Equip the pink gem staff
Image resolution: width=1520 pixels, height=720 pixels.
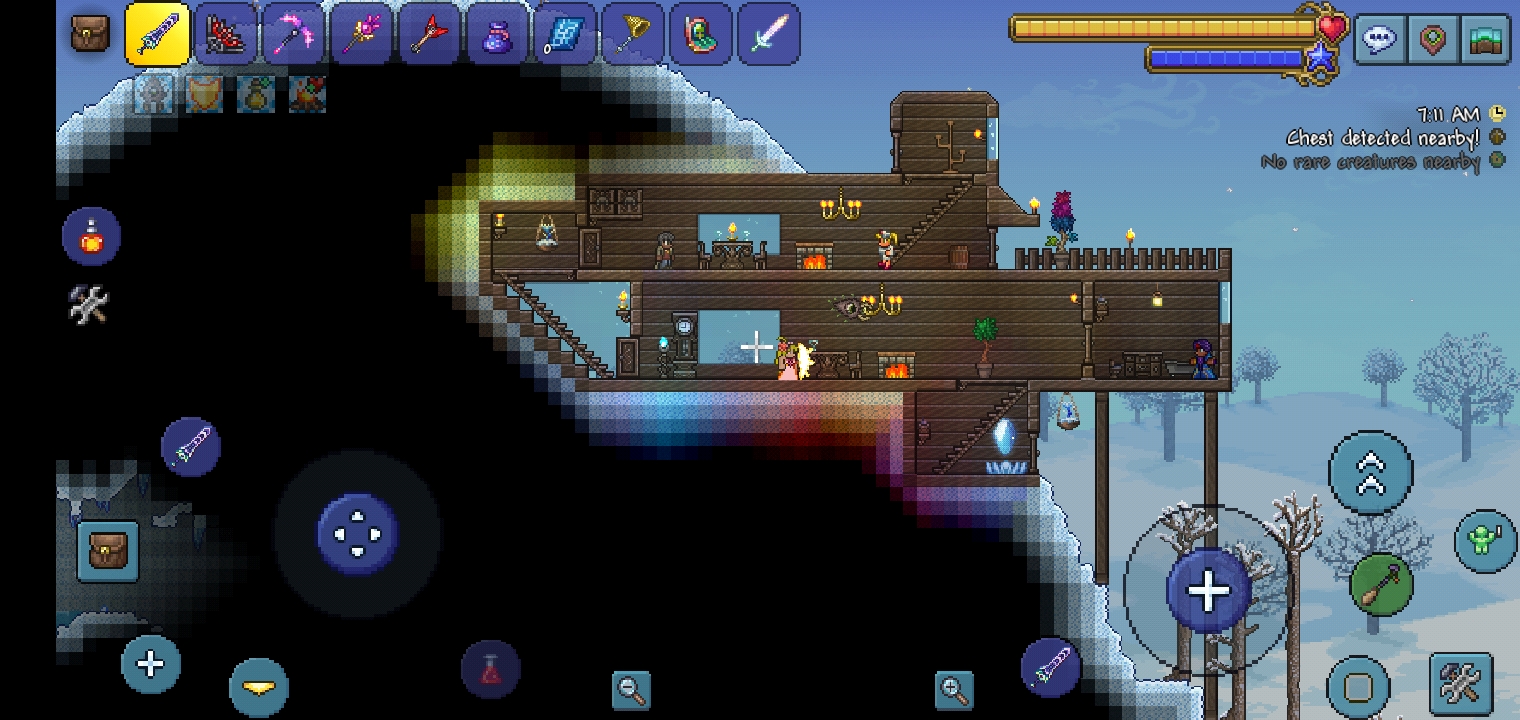[x=362, y=34]
